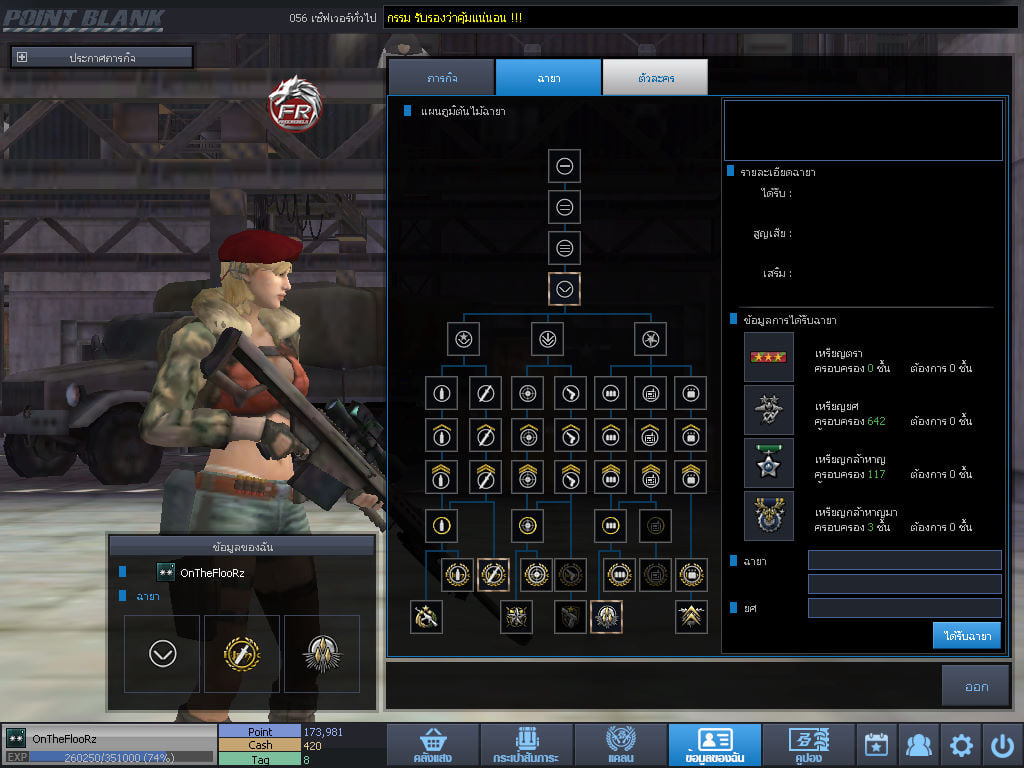This screenshot has width=1024, height=768.
Task: Open the คลังแสง shop menu
Action: 430,746
